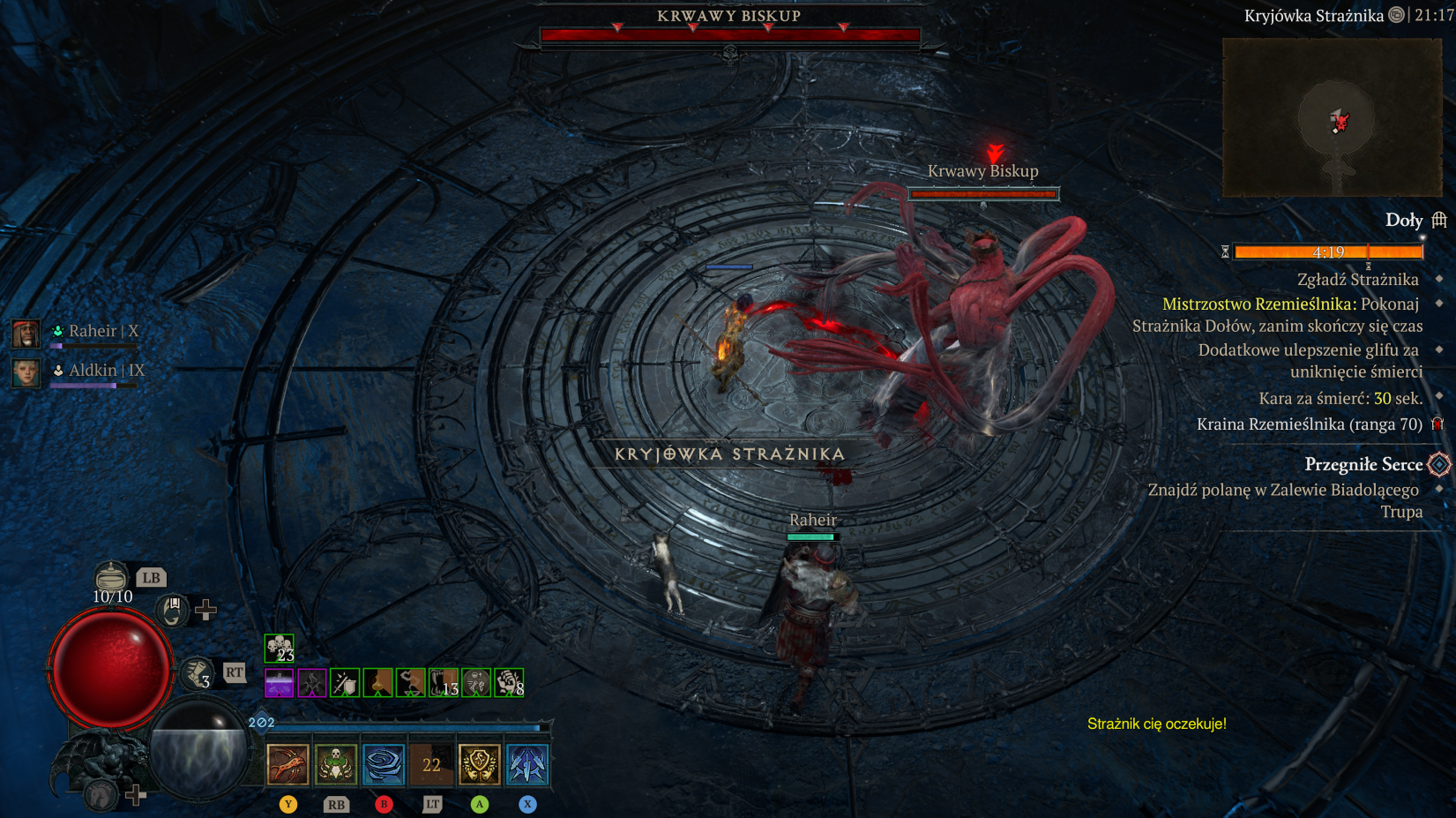This screenshot has width=1456, height=818.
Task: Inspect the fist buff showing 8
Action: 509,683
